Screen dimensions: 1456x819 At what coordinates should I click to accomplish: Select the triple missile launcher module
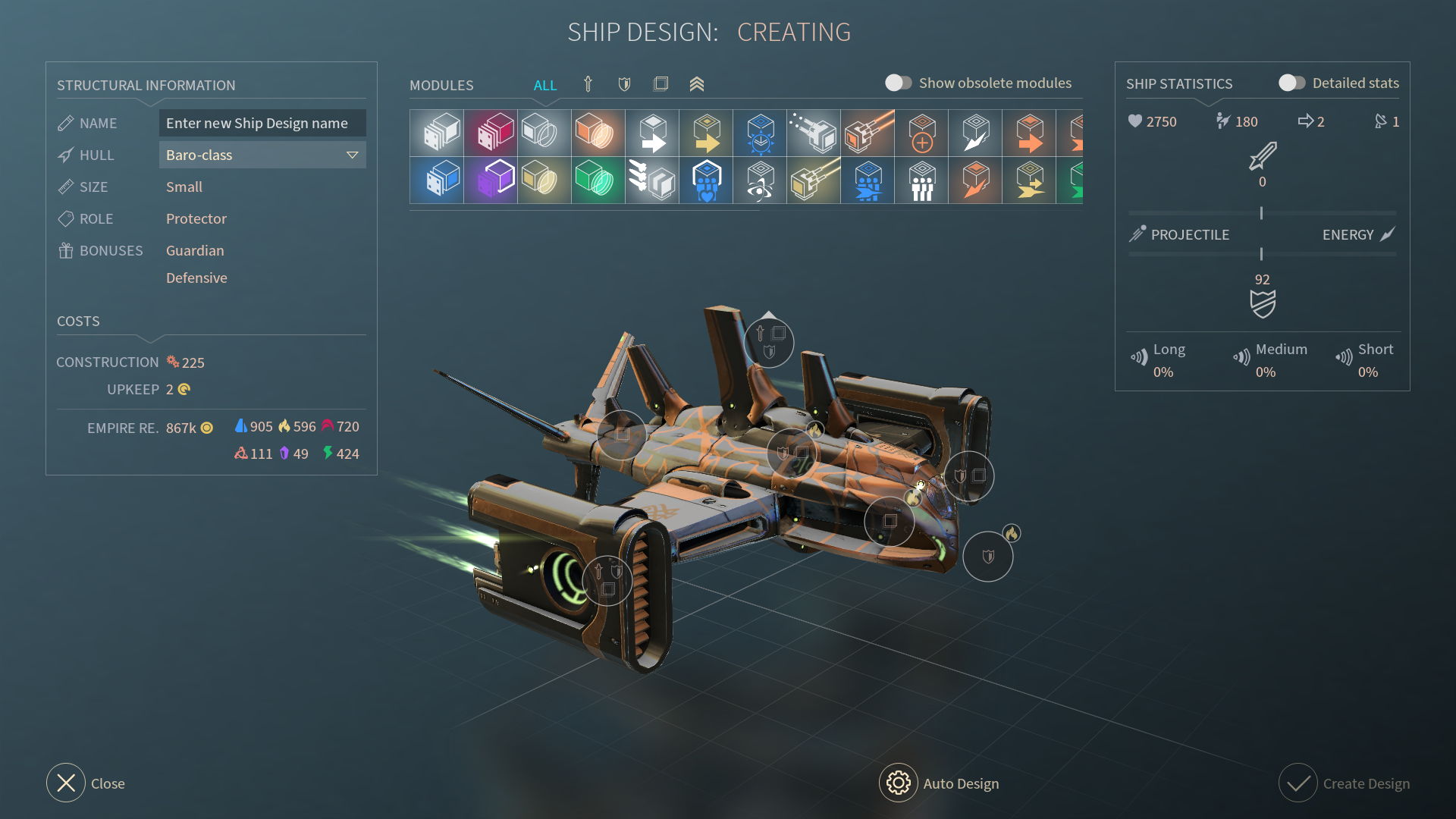click(652, 180)
